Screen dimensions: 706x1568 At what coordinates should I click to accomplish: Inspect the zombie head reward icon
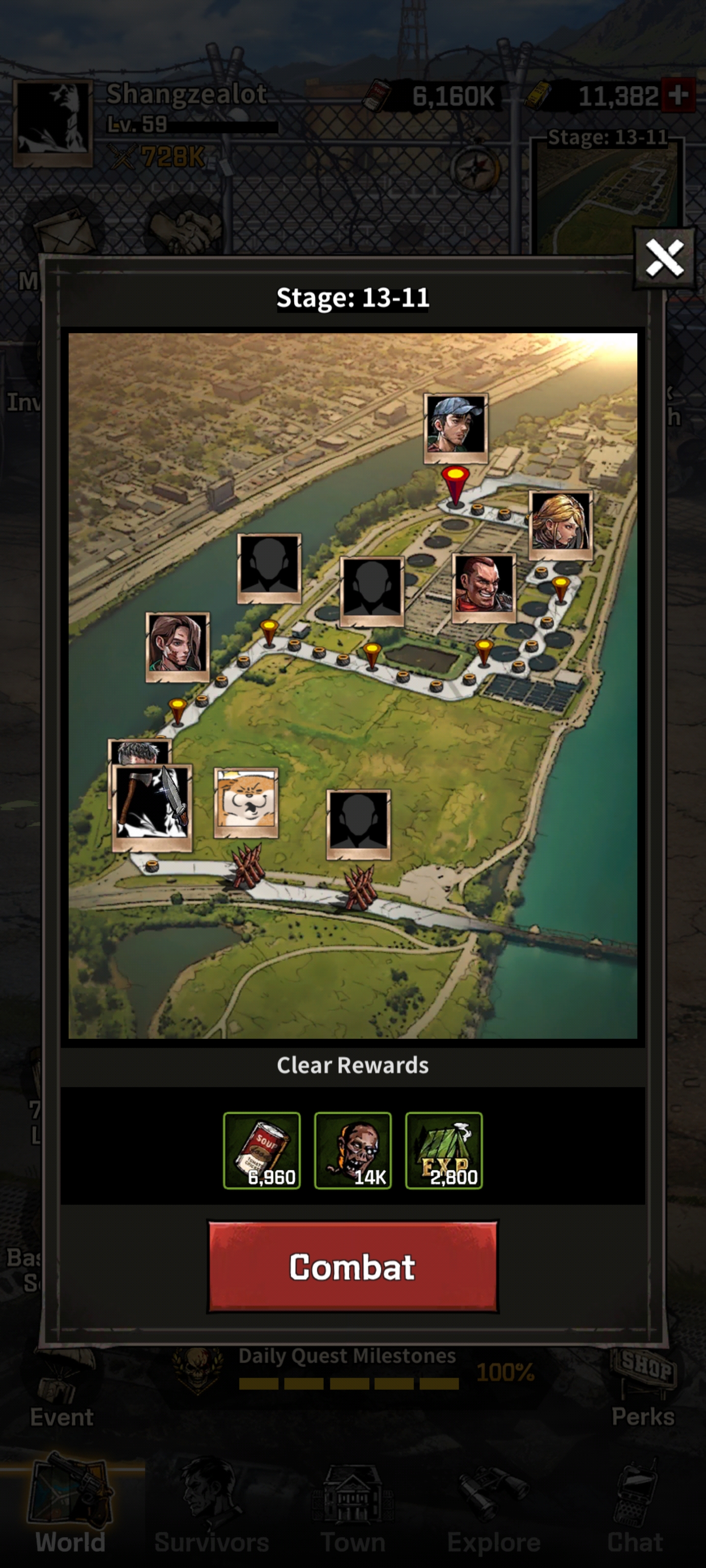point(352,1150)
